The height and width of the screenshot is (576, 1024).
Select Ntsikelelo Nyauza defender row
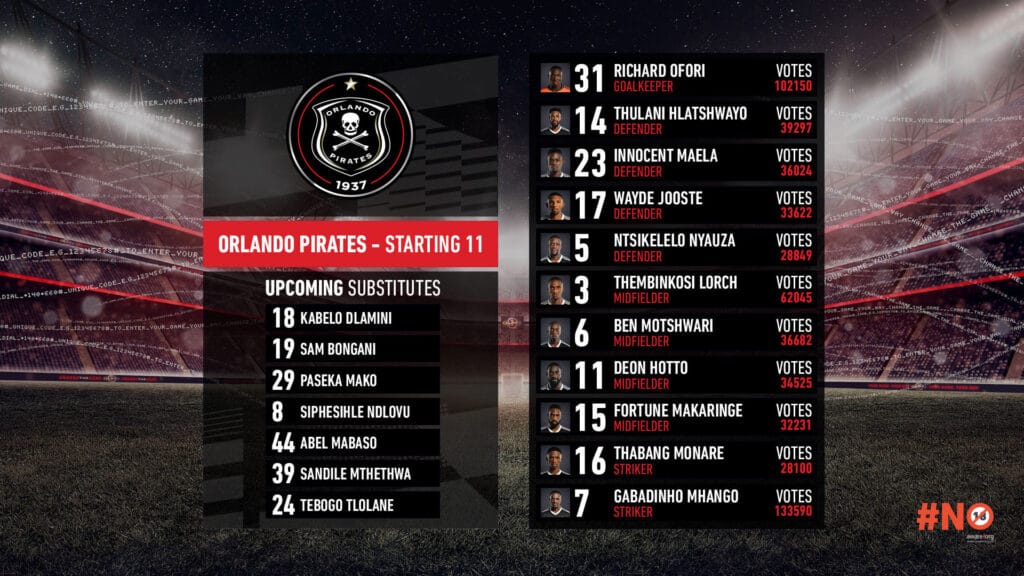[x=677, y=247]
